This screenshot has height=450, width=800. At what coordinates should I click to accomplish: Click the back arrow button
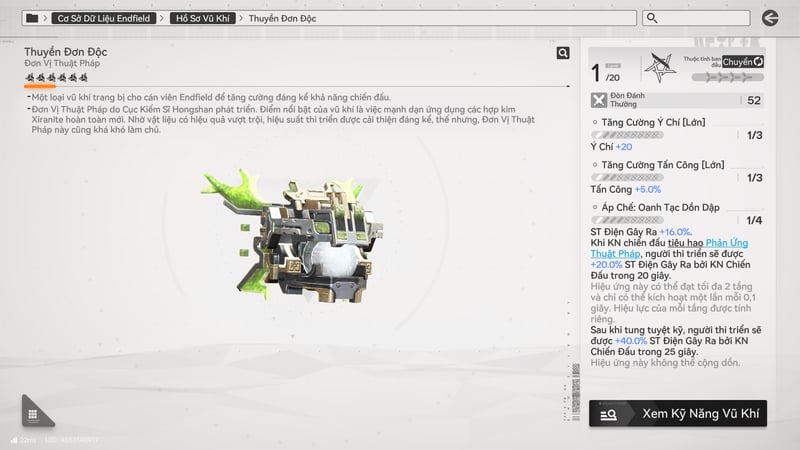click(769, 18)
